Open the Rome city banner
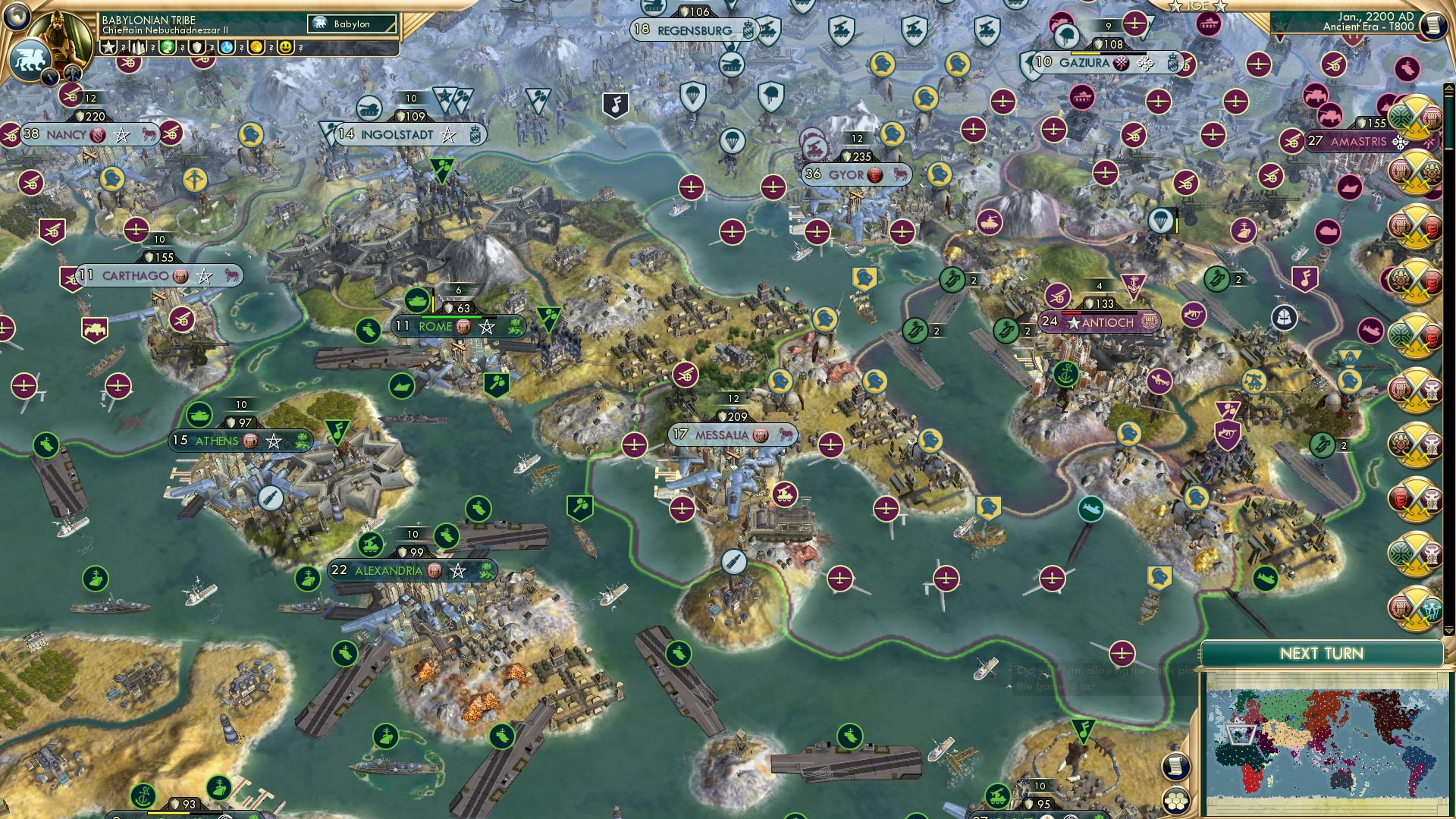Screen dimensions: 1456x819 tap(434, 326)
